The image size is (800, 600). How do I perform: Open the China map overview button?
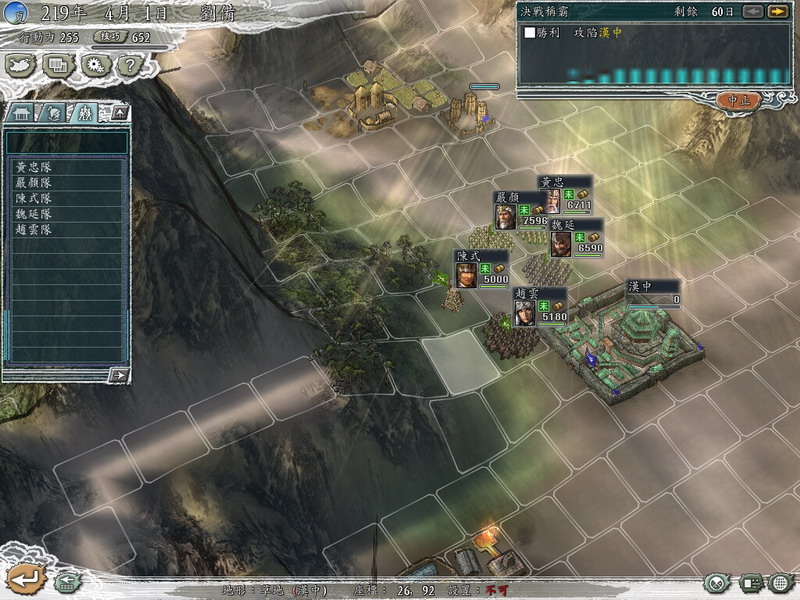pyautogui.click(x=21, y=65)
